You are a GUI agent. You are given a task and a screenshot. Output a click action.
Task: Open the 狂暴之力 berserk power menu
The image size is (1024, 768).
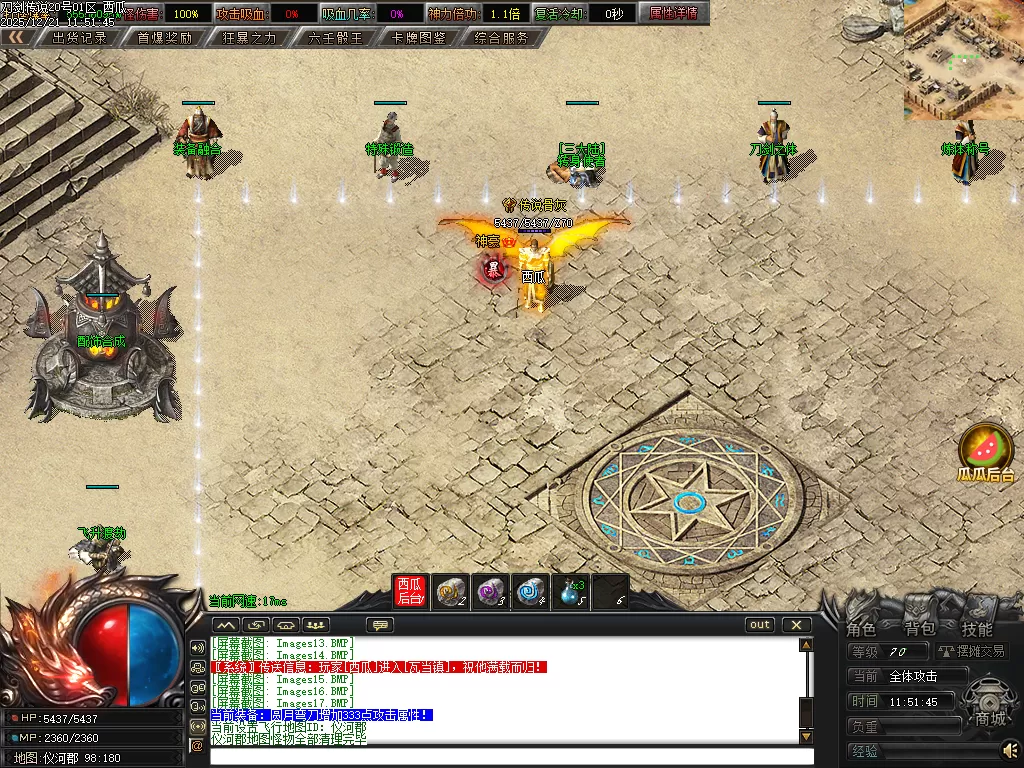[x=249, y=37]
